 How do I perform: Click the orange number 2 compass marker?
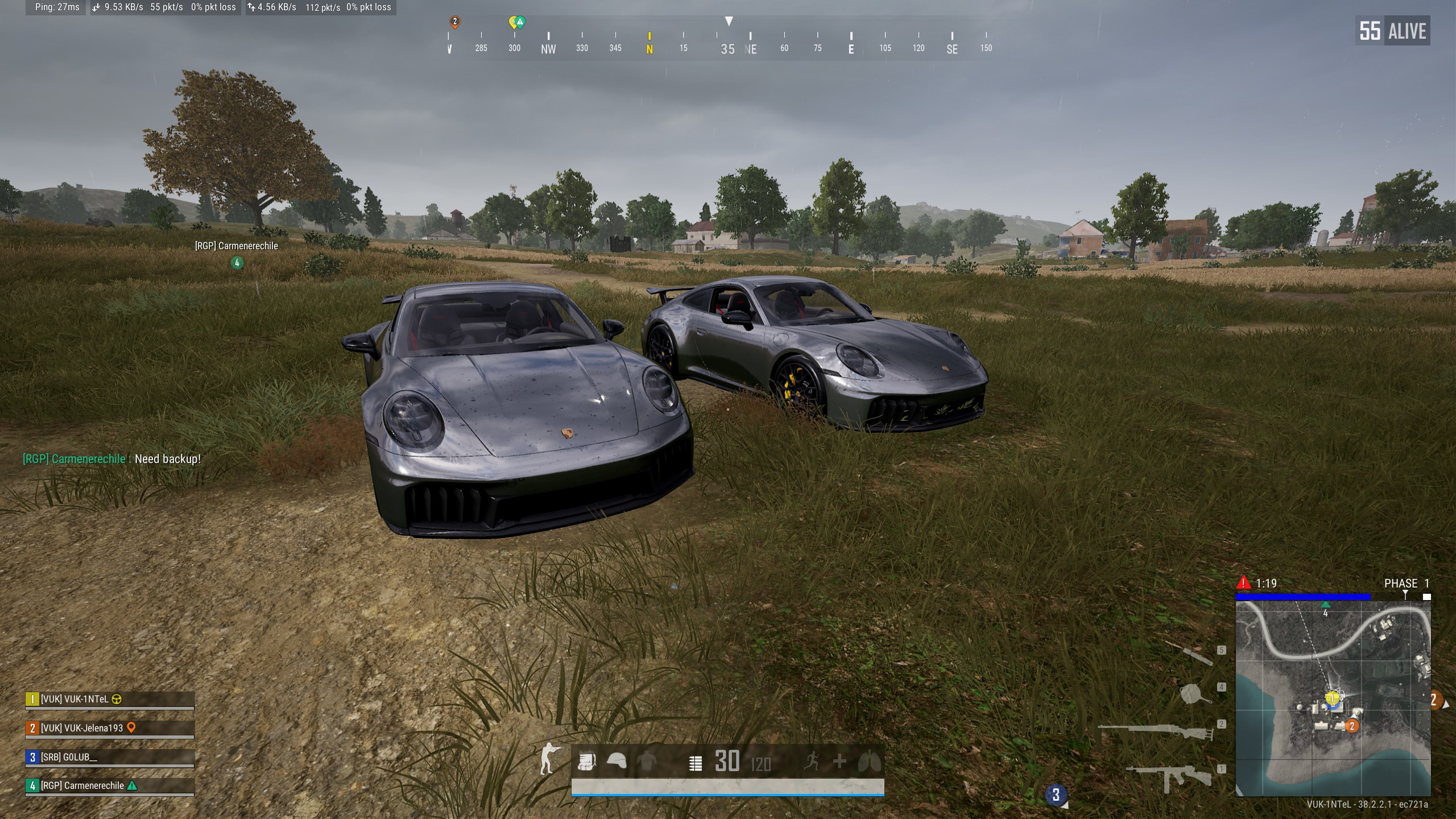click(454, 22)
